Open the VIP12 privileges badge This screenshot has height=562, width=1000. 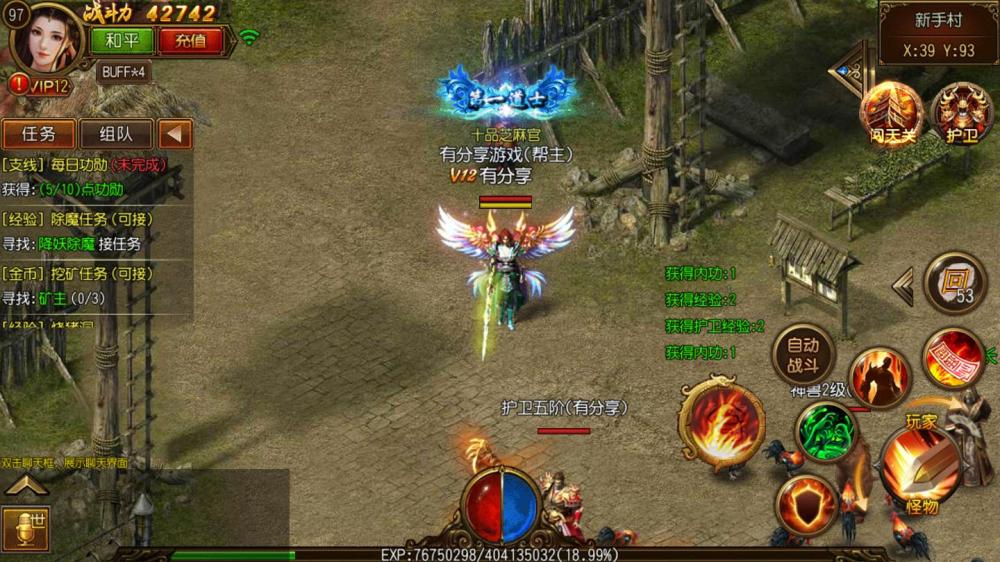pyautogui.click(x=42, y=86)
